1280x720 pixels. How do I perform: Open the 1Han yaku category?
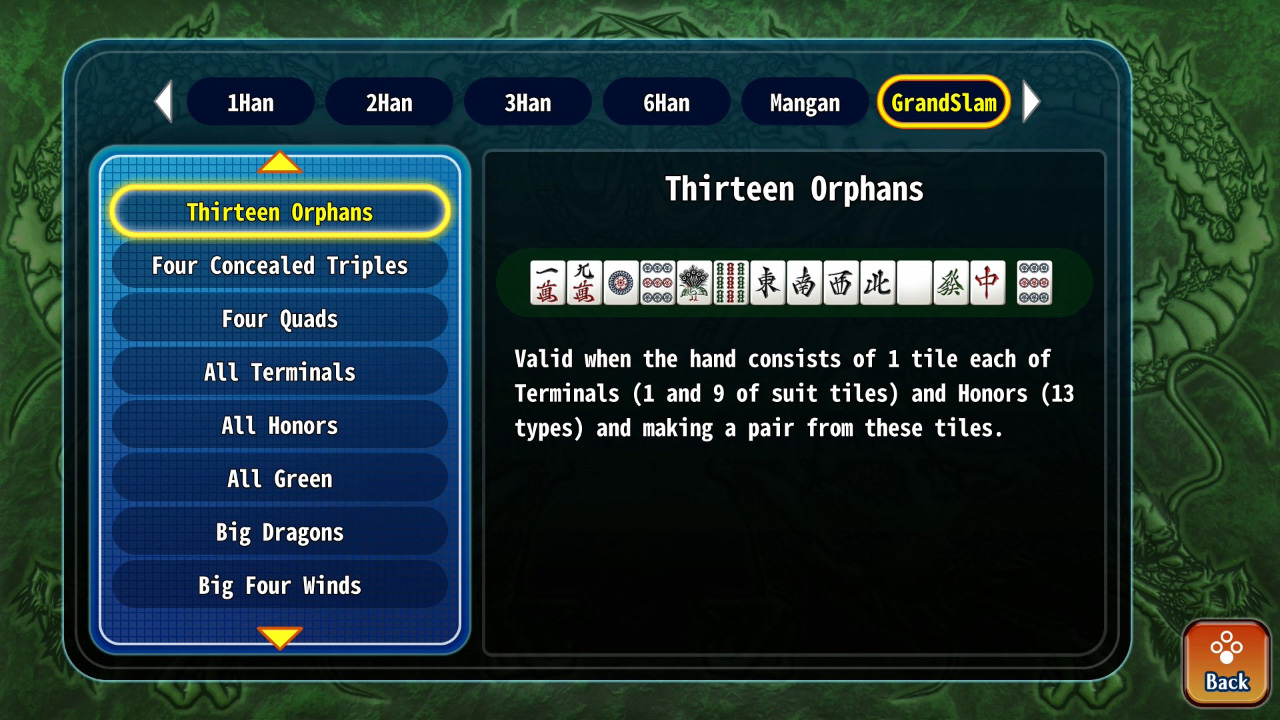click(x=250, y=101)
